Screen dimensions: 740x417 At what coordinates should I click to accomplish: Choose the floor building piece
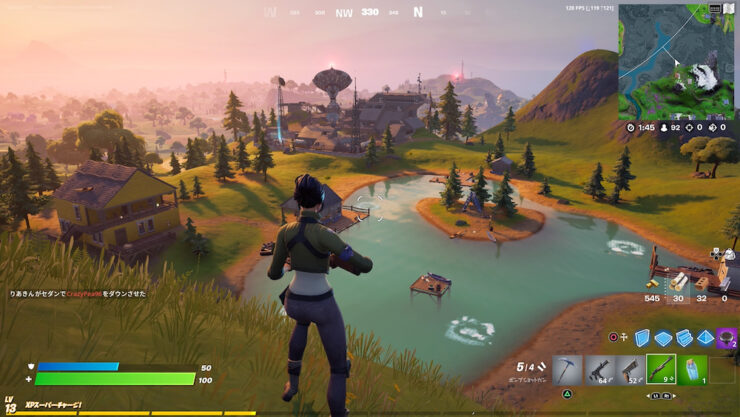tap(665, 337)
